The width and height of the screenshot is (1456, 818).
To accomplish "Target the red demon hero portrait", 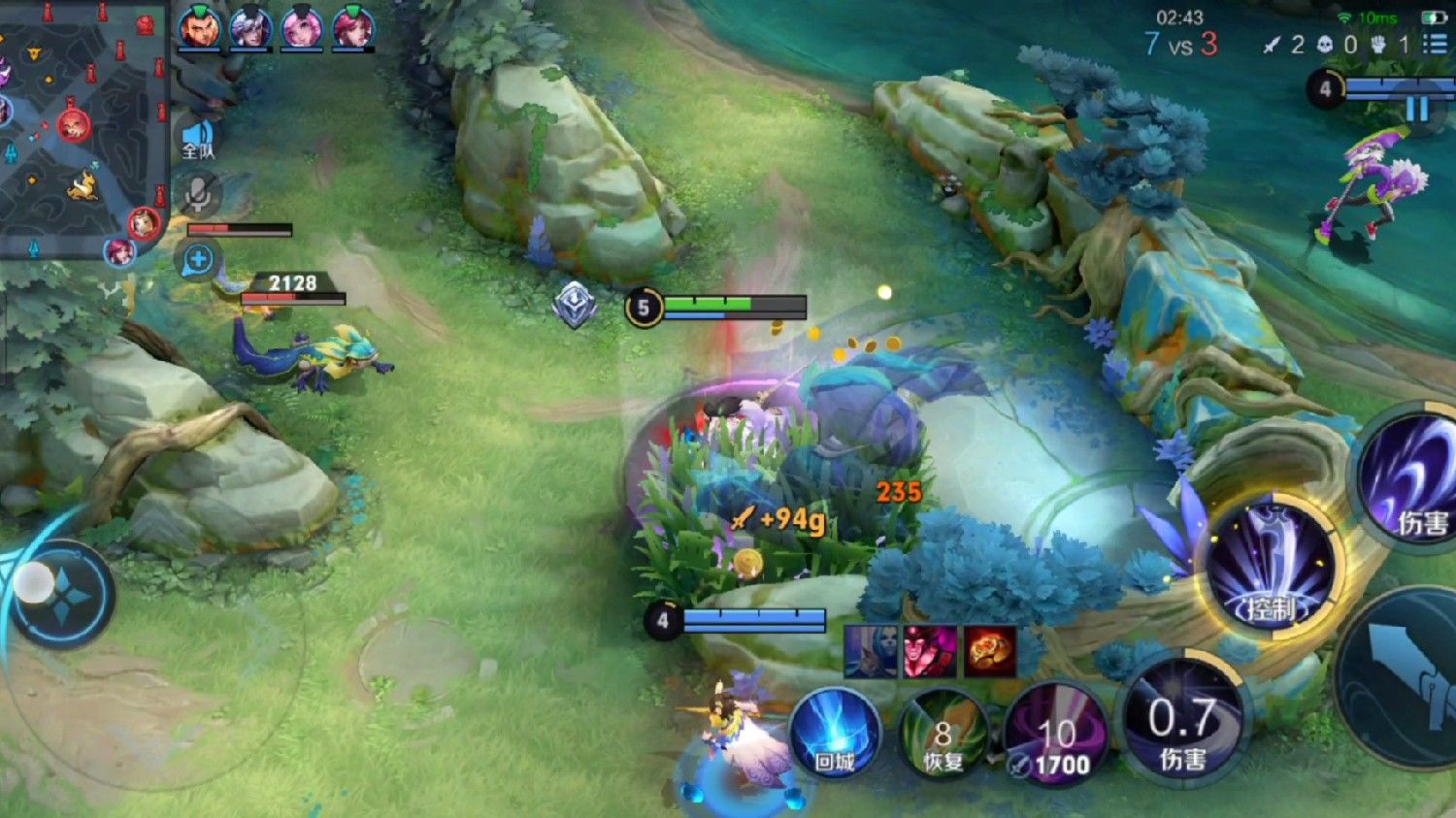I will [x=929, y=650].
